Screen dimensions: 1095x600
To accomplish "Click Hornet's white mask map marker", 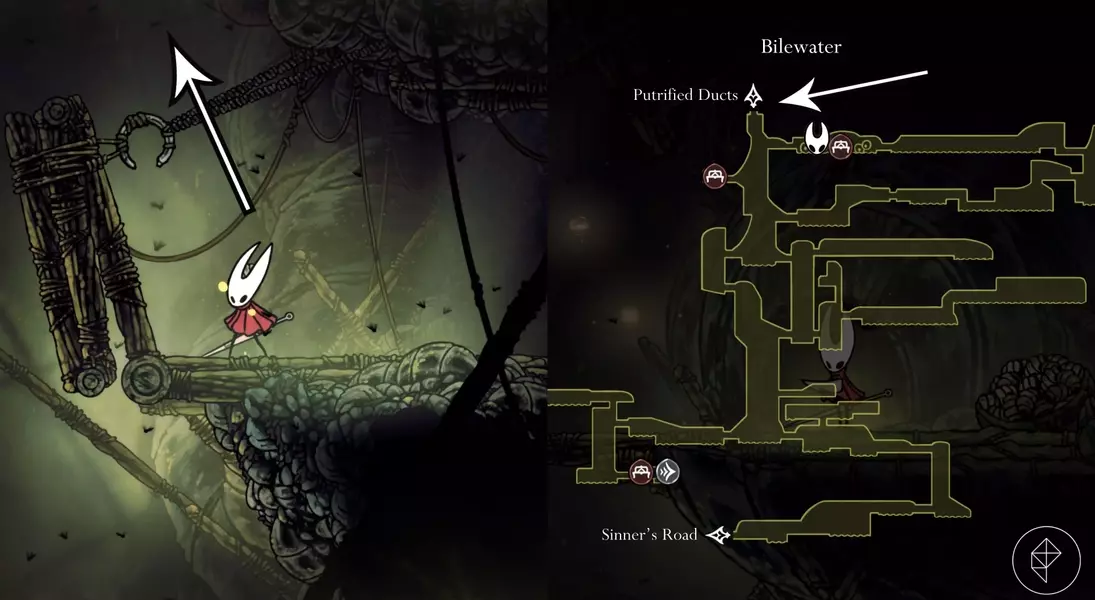I will coord(818,138).
